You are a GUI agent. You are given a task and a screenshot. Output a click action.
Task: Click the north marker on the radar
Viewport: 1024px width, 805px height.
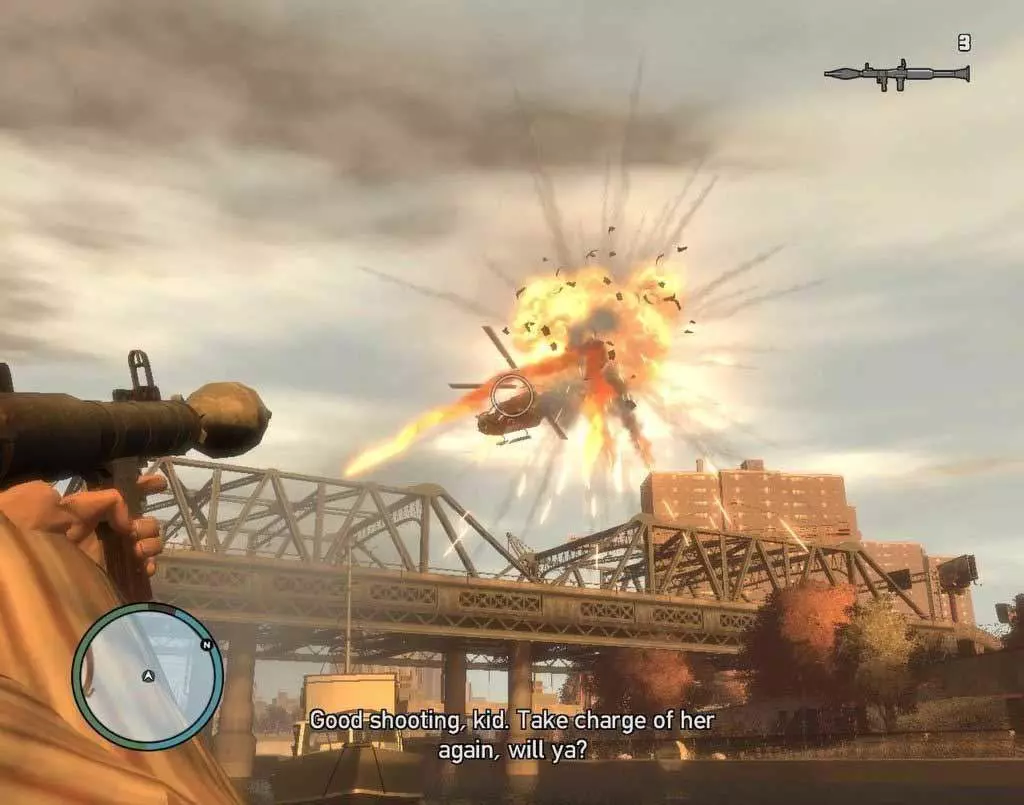click(207, 645)
